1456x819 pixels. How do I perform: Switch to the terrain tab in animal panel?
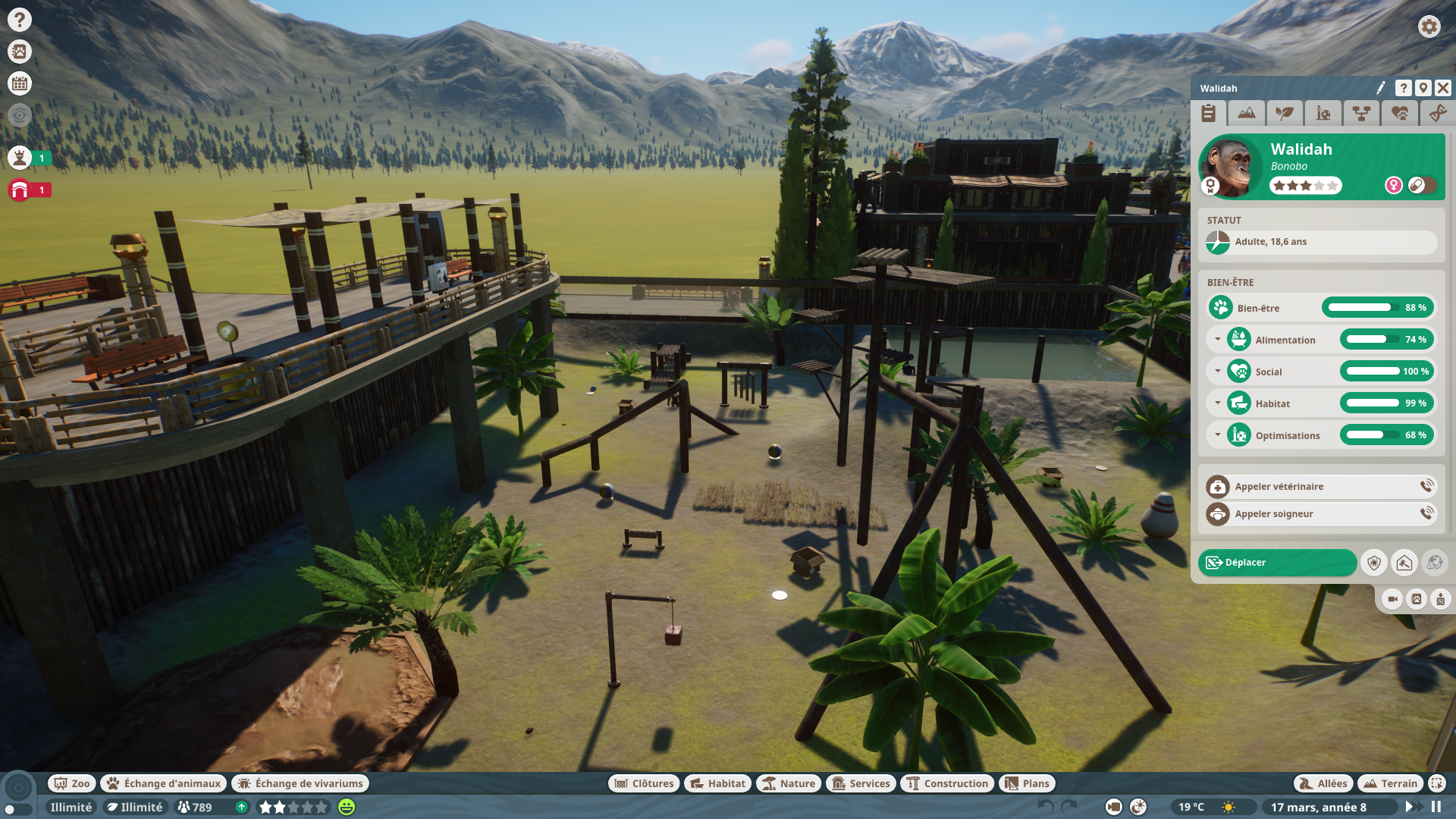tap(1246, 114)
